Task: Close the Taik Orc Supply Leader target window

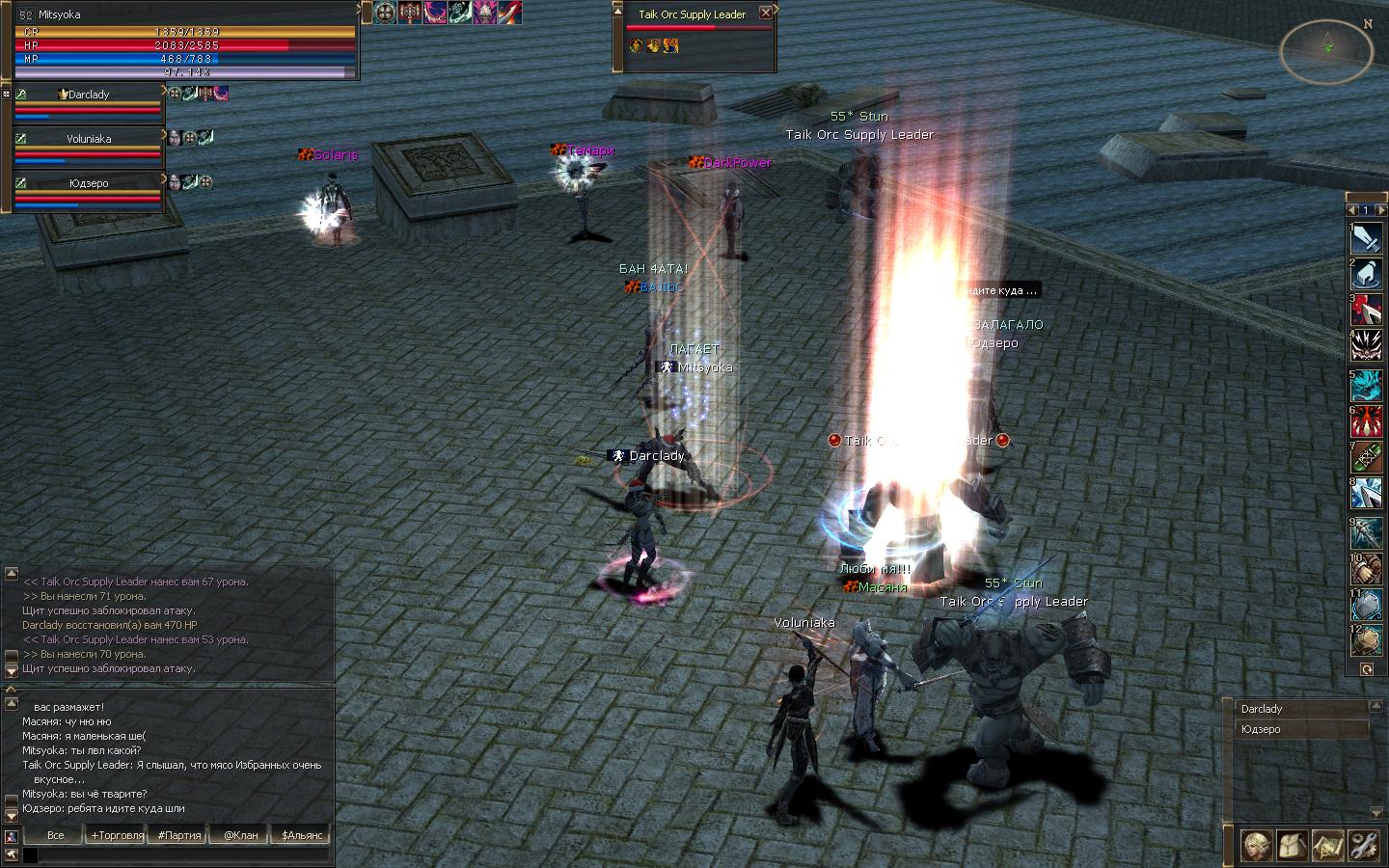Action: 766,14
